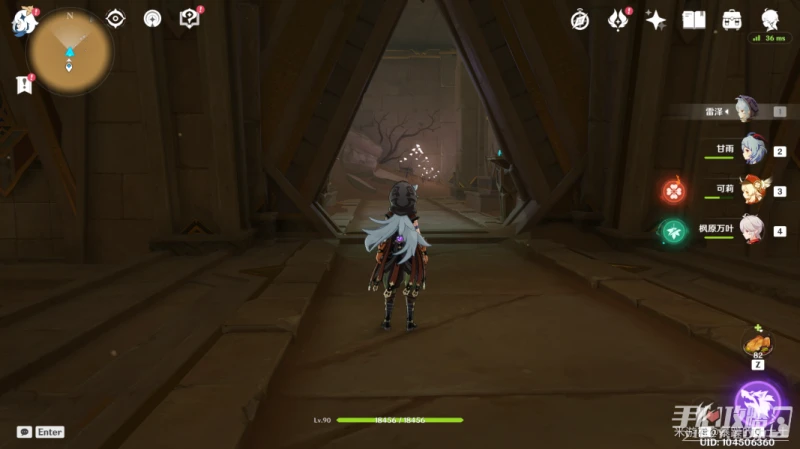Open the Paimon main menu
The image size is (800, 449).
click(23, 20)
